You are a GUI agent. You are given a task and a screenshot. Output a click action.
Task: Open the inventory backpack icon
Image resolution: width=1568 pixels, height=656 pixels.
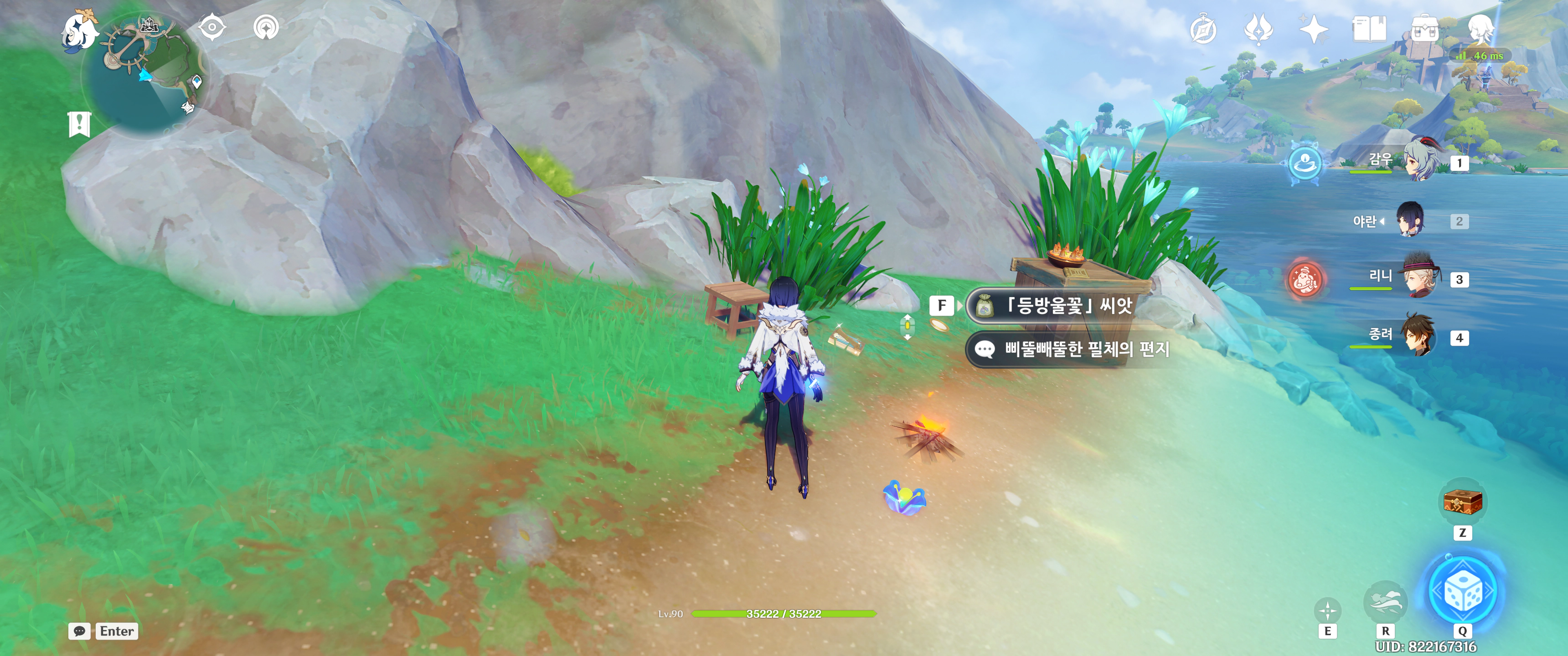point(1424,29)
